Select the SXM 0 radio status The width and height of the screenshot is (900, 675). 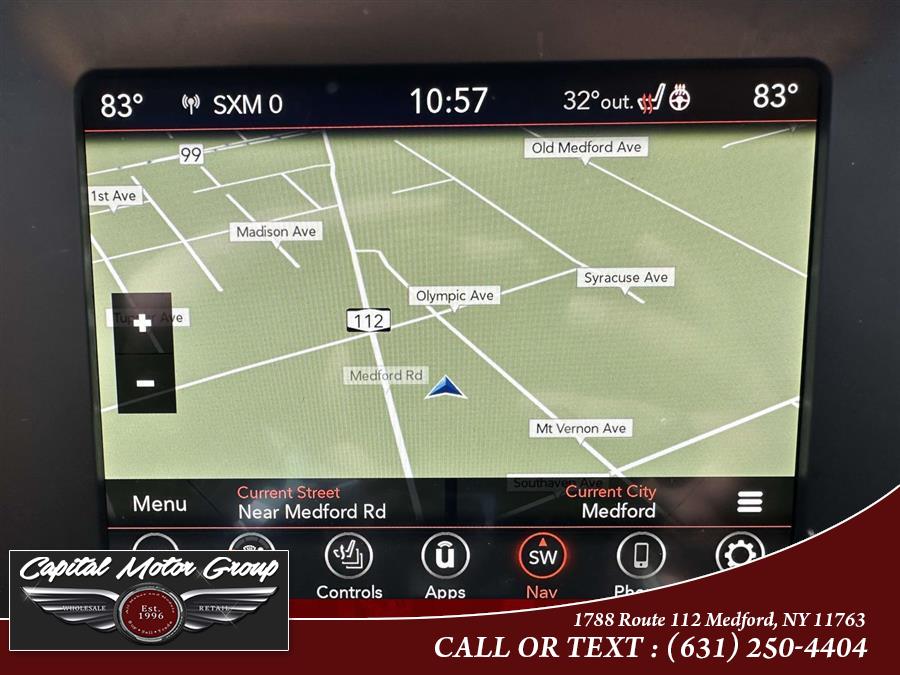233,104
